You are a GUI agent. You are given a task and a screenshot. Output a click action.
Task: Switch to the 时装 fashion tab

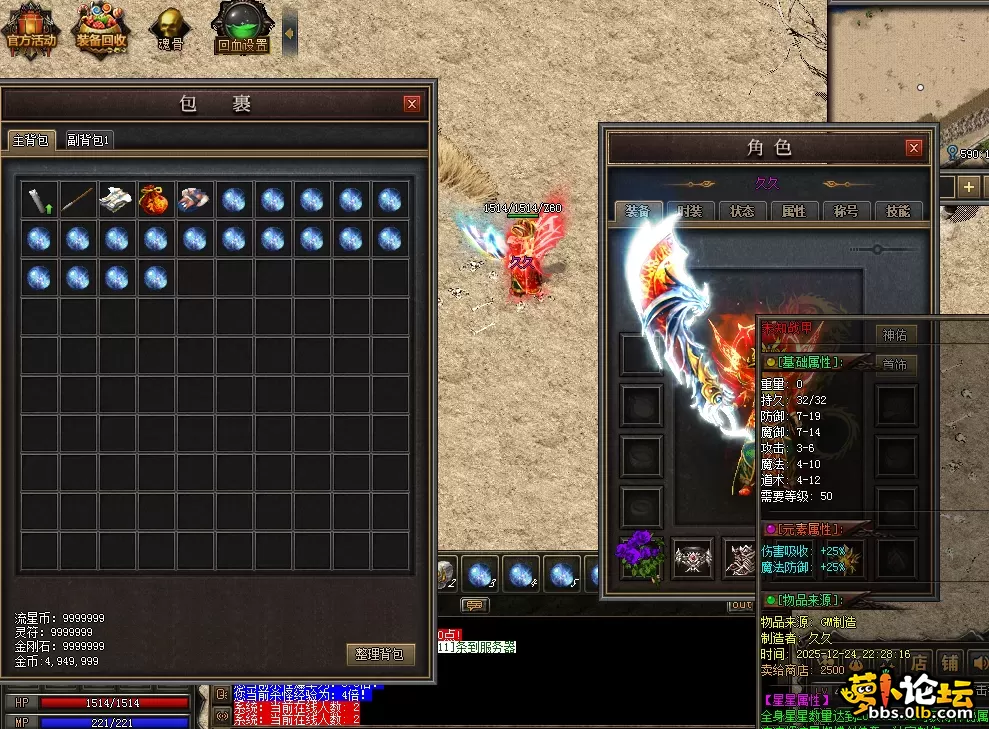pos(690,211)
